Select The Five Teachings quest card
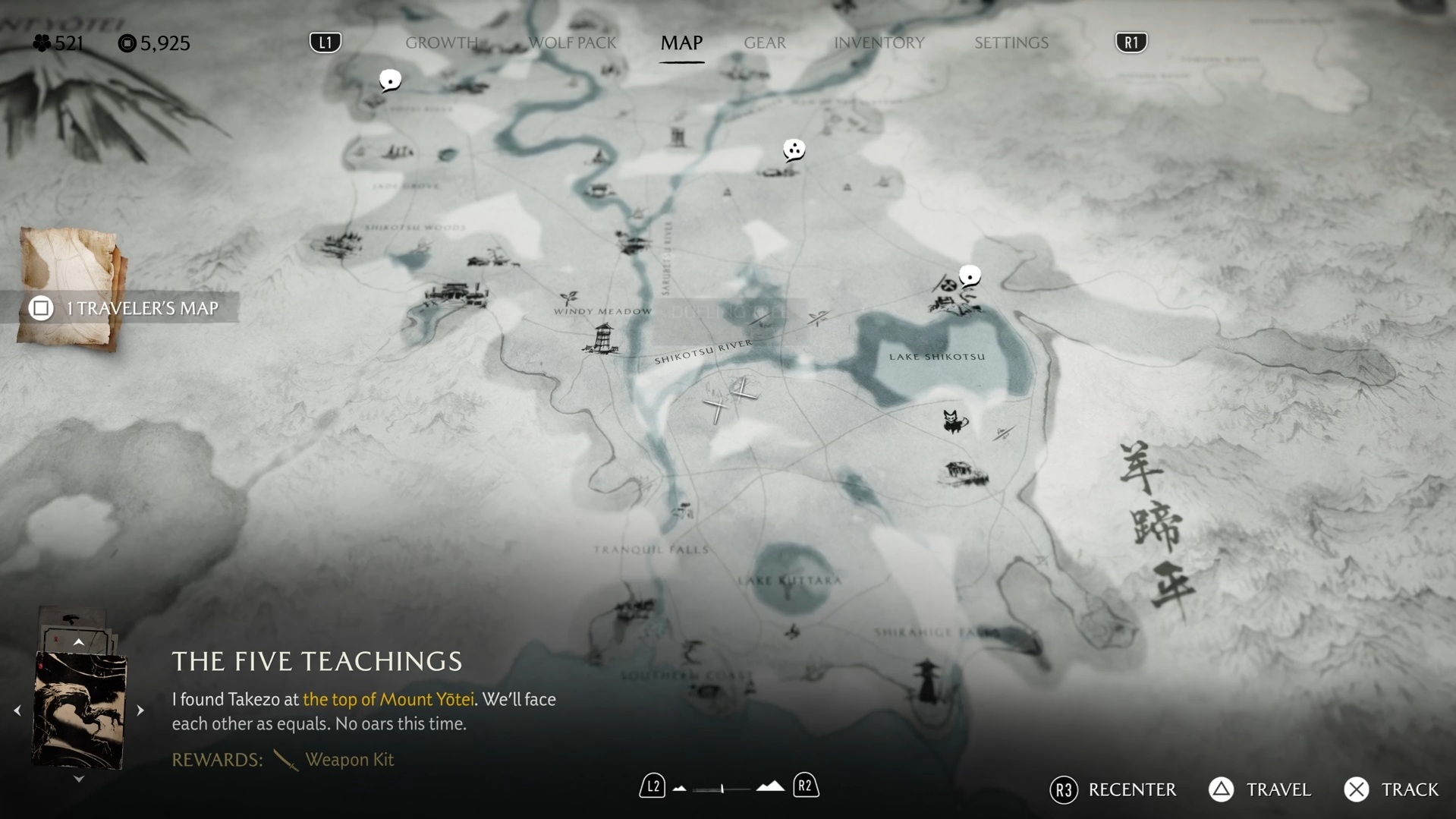Screen dimensions: 1456x819 pos(79,711)
